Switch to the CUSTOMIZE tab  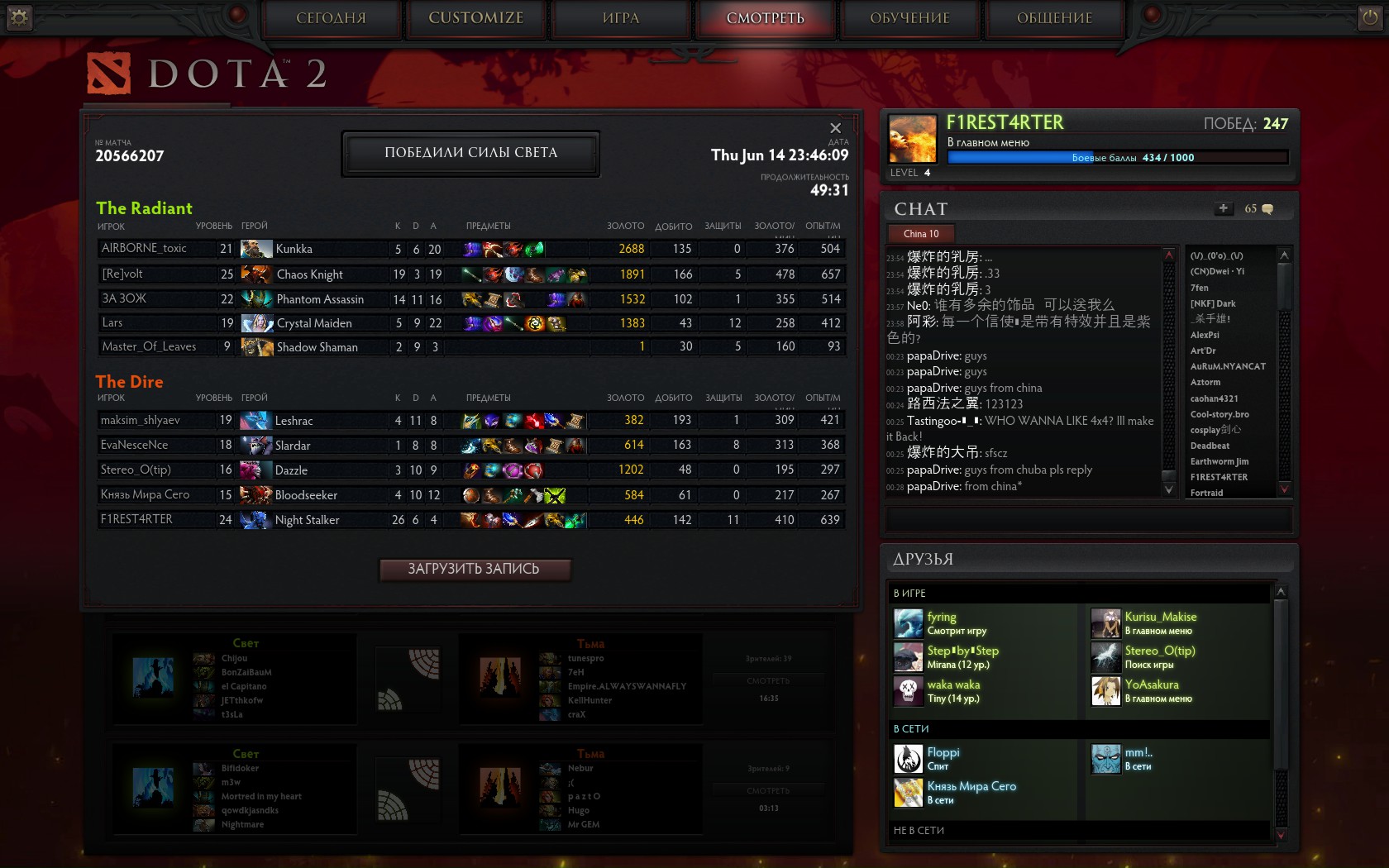[x=475, y=18]
